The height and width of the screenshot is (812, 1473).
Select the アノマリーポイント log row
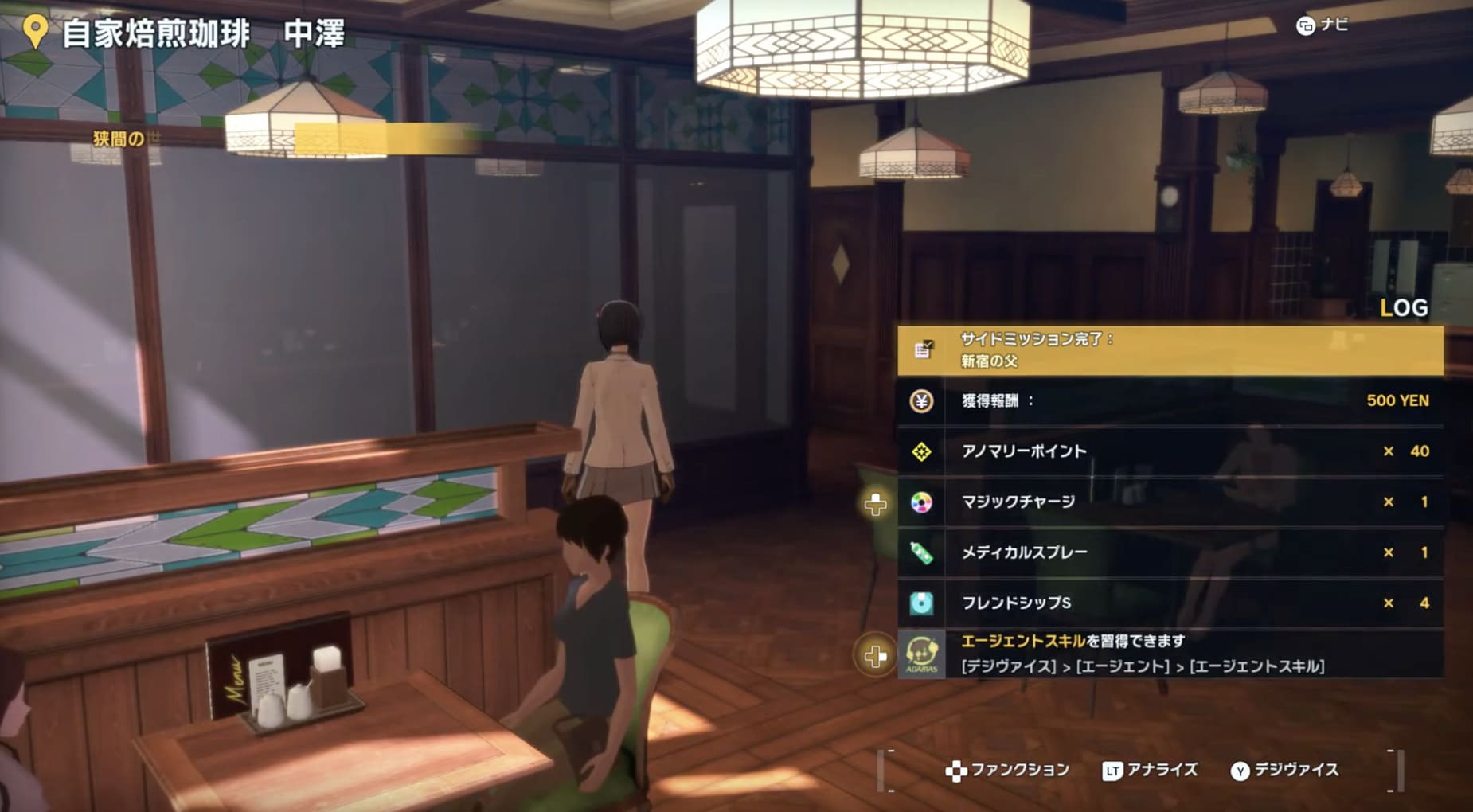click(x=1169, y=451)
